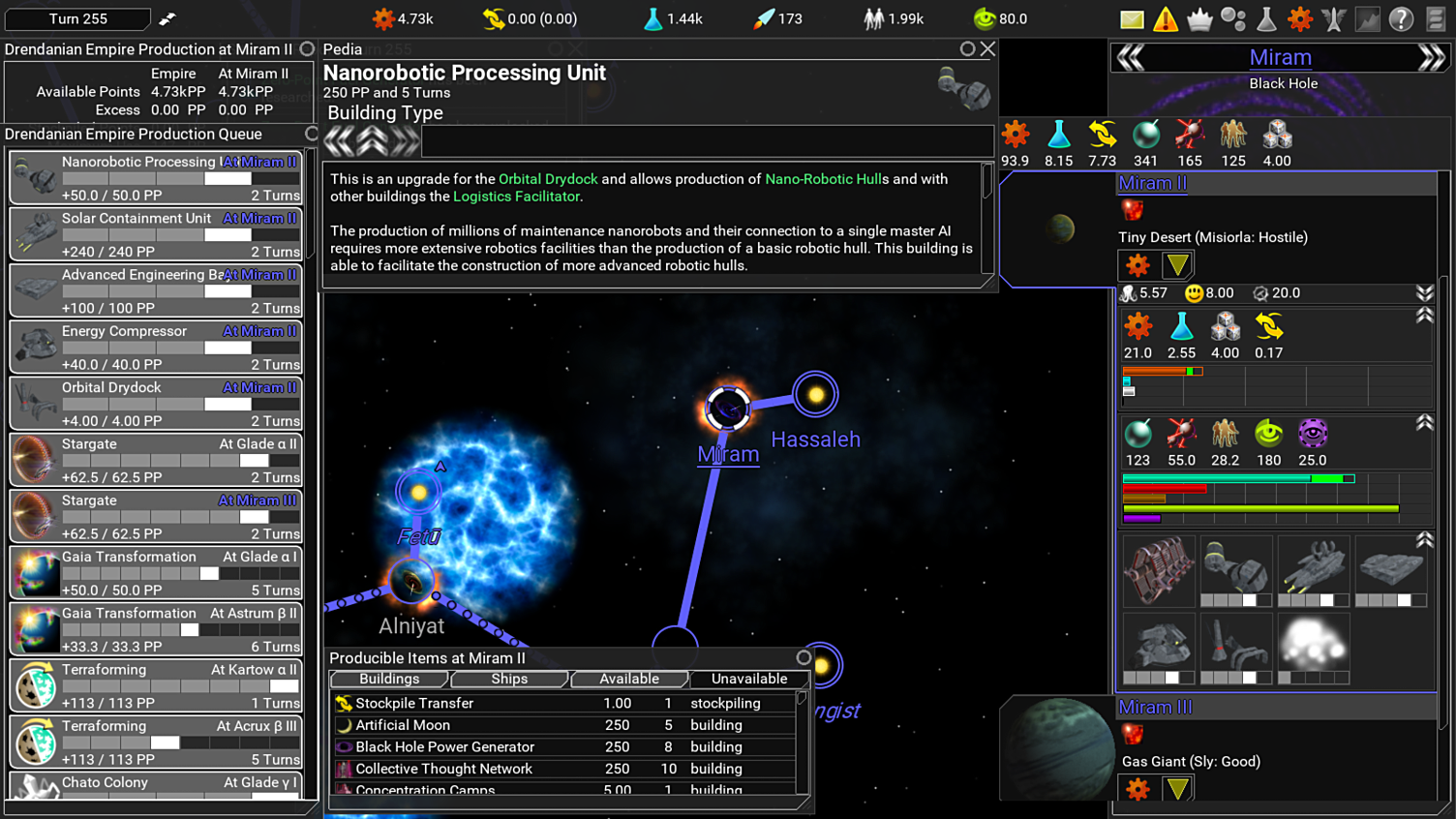
Task: Open the SitRep warning triangle icon
Action: click(x=1166, y=18)
